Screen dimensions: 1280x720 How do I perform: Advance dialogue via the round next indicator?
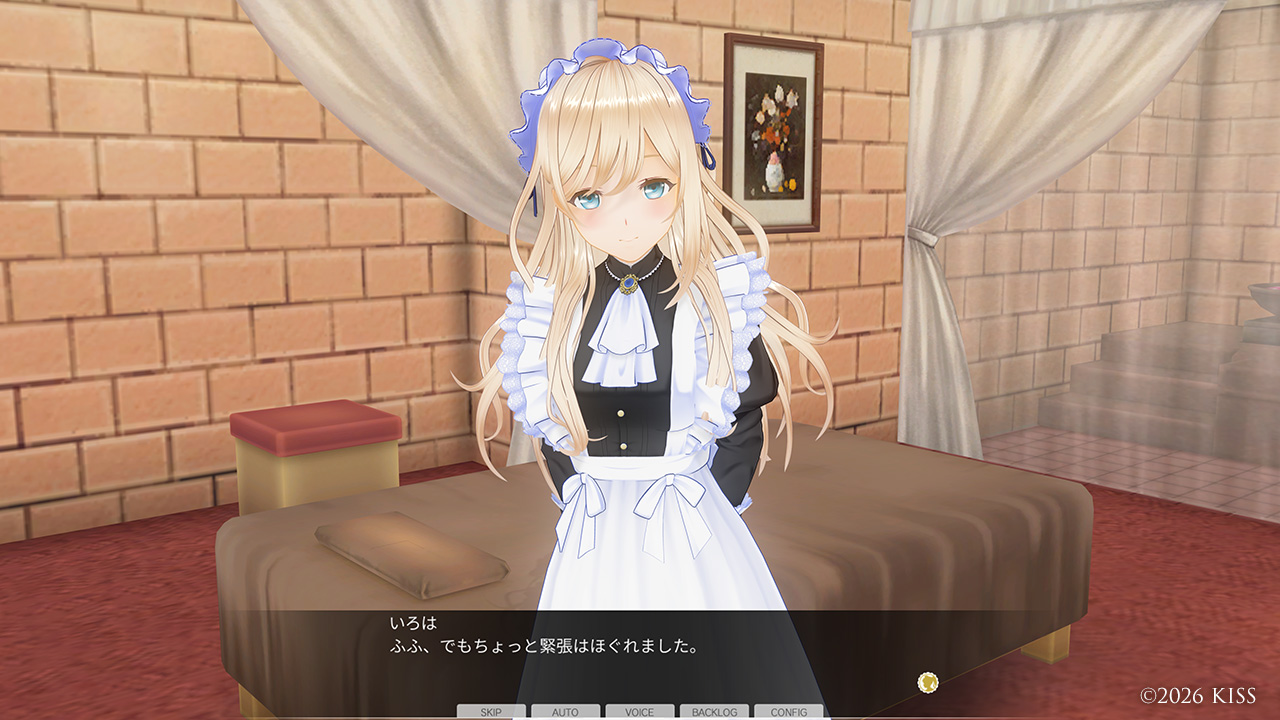click(x=928, y=682)
